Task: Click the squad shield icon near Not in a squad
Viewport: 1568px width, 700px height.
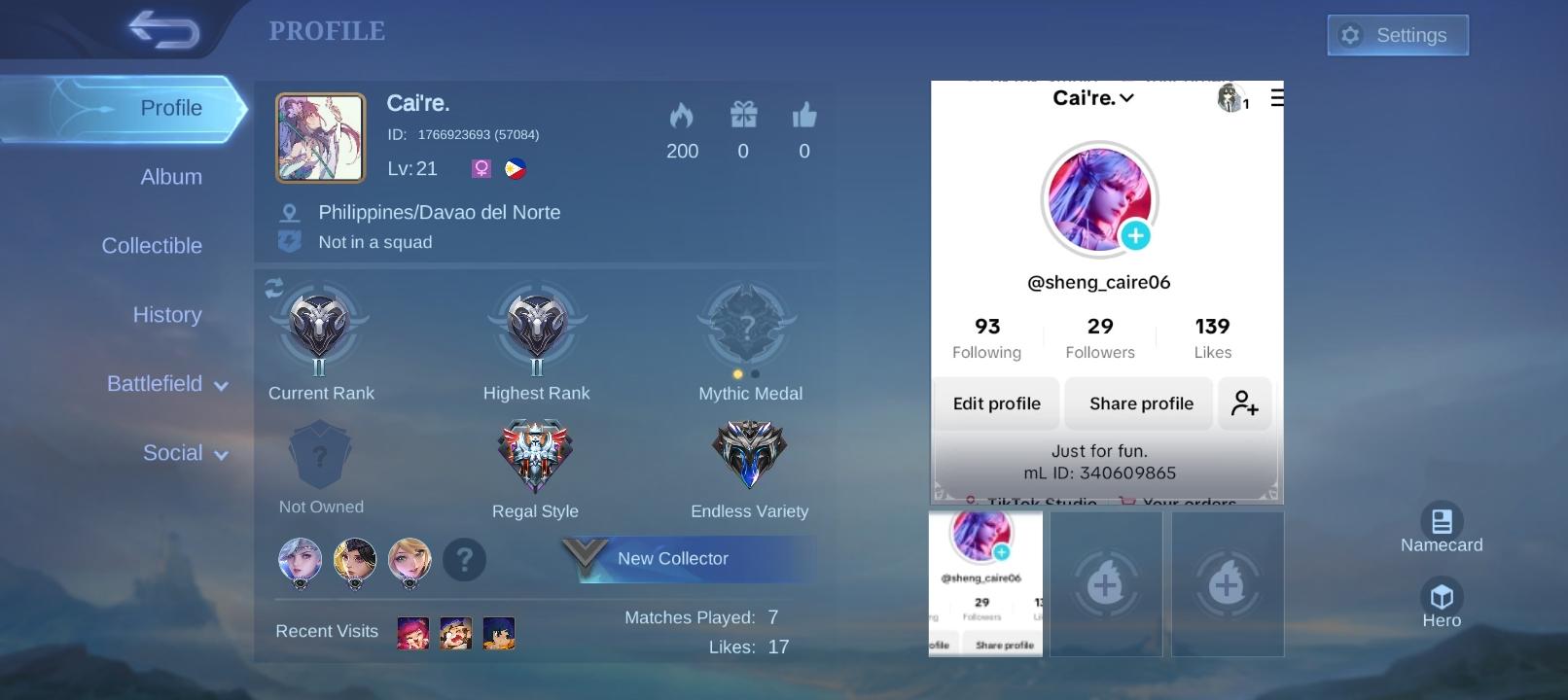Action: click(x=288, y=241)
